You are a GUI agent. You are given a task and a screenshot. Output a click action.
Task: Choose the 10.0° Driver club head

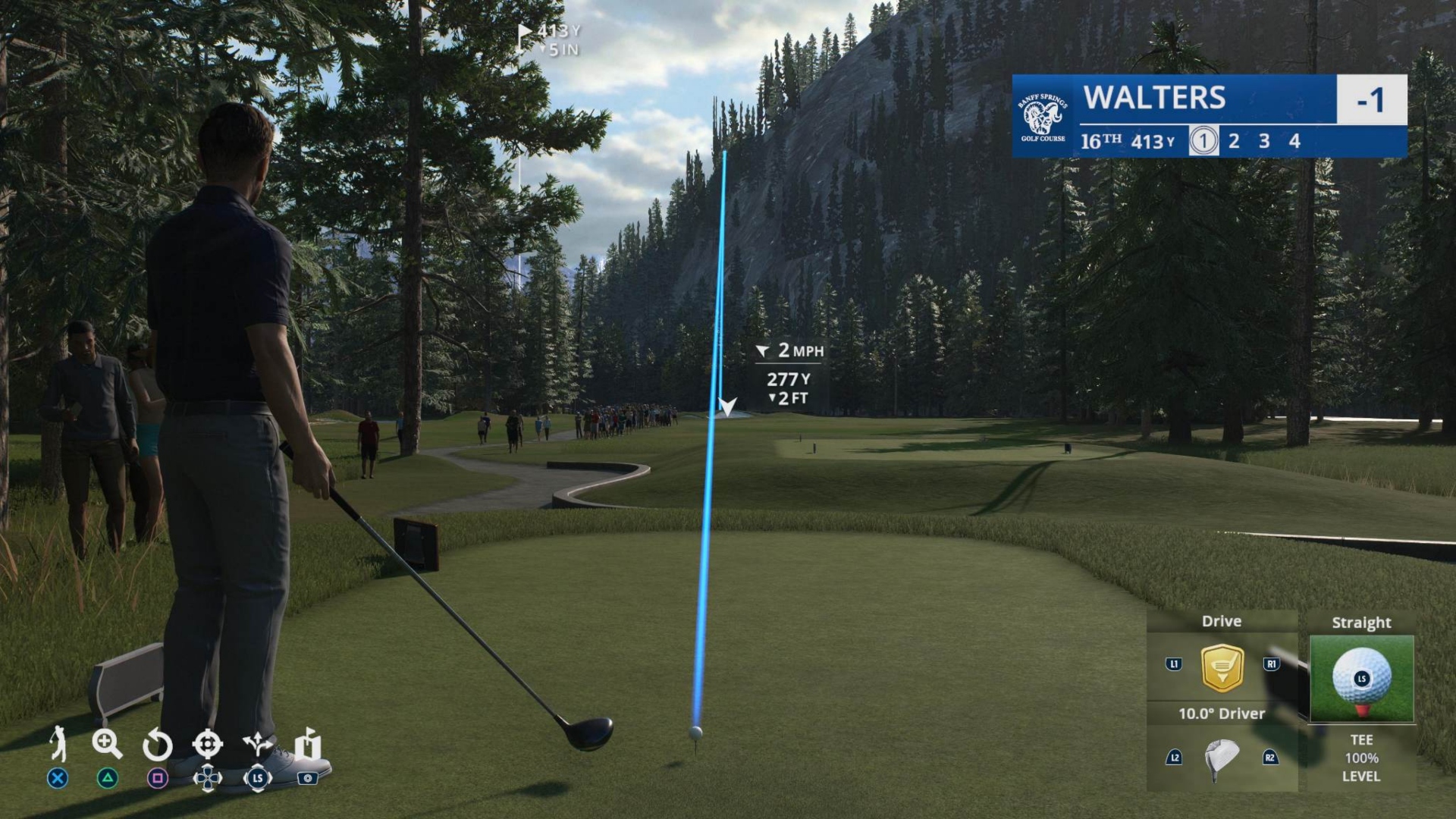pos(1221,758)
